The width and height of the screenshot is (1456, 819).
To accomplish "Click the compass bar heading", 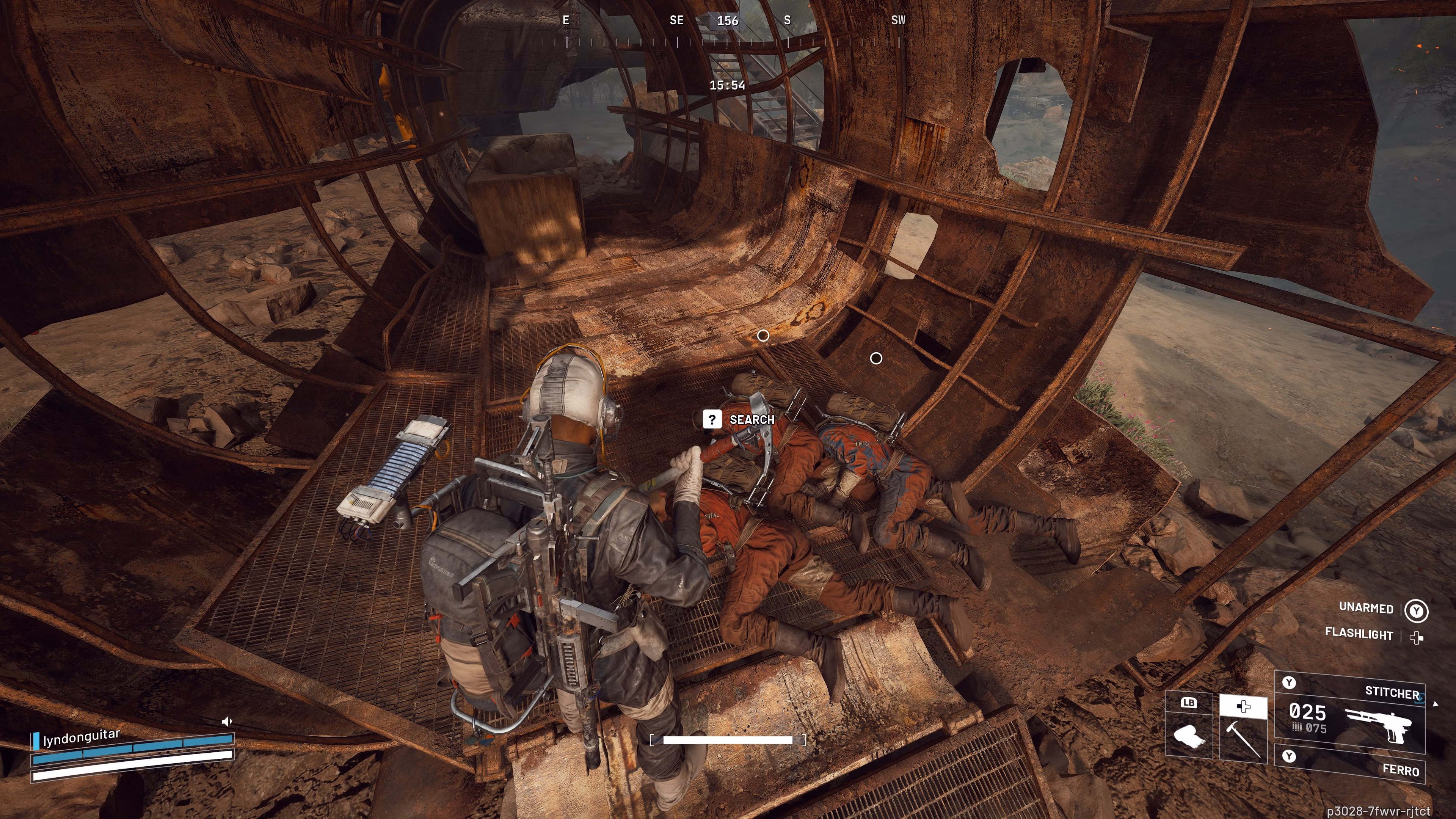I will pyautogui.click(x=728, y=21).
